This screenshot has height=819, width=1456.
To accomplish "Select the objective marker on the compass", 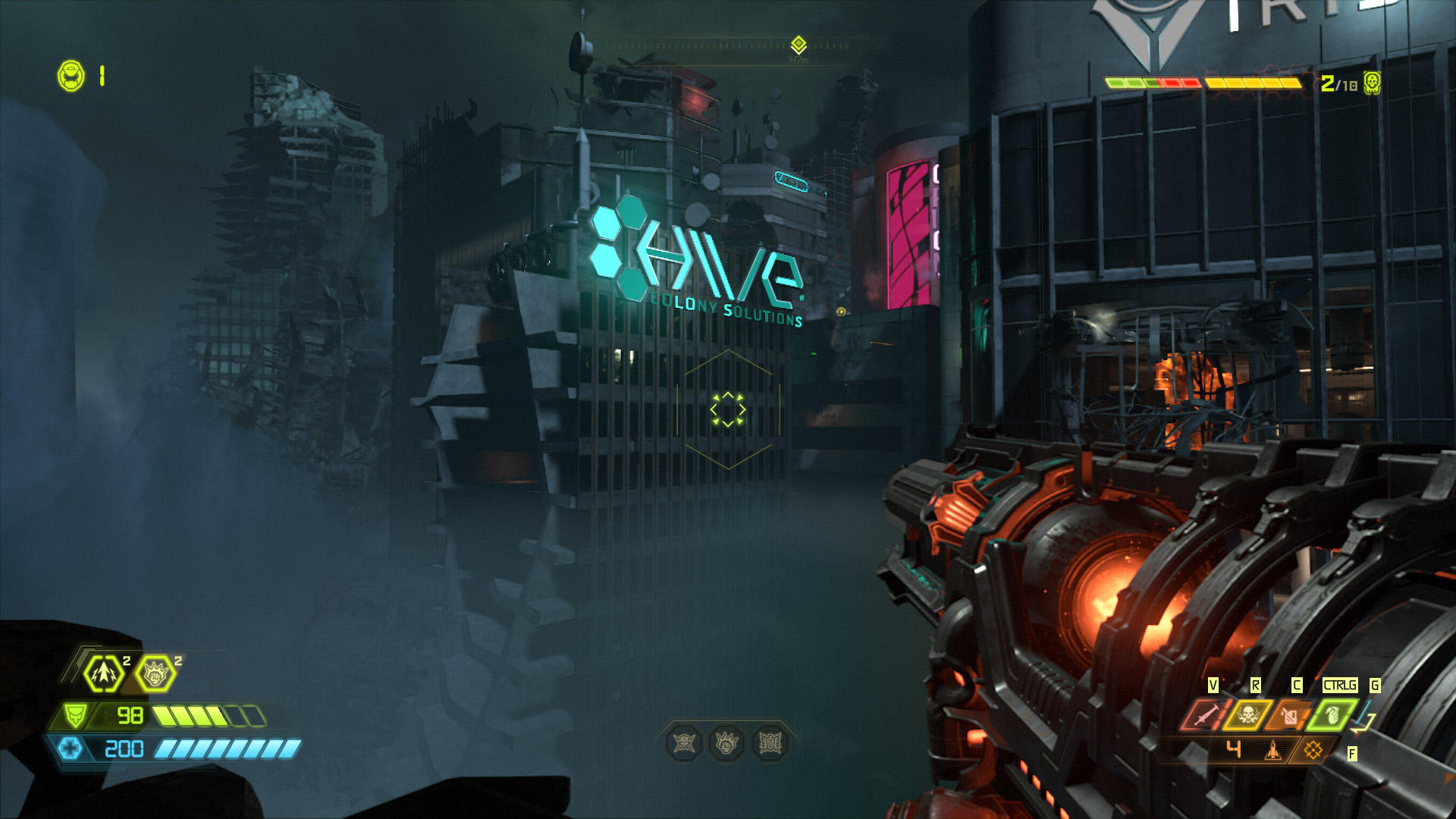I will coord(799,44).
